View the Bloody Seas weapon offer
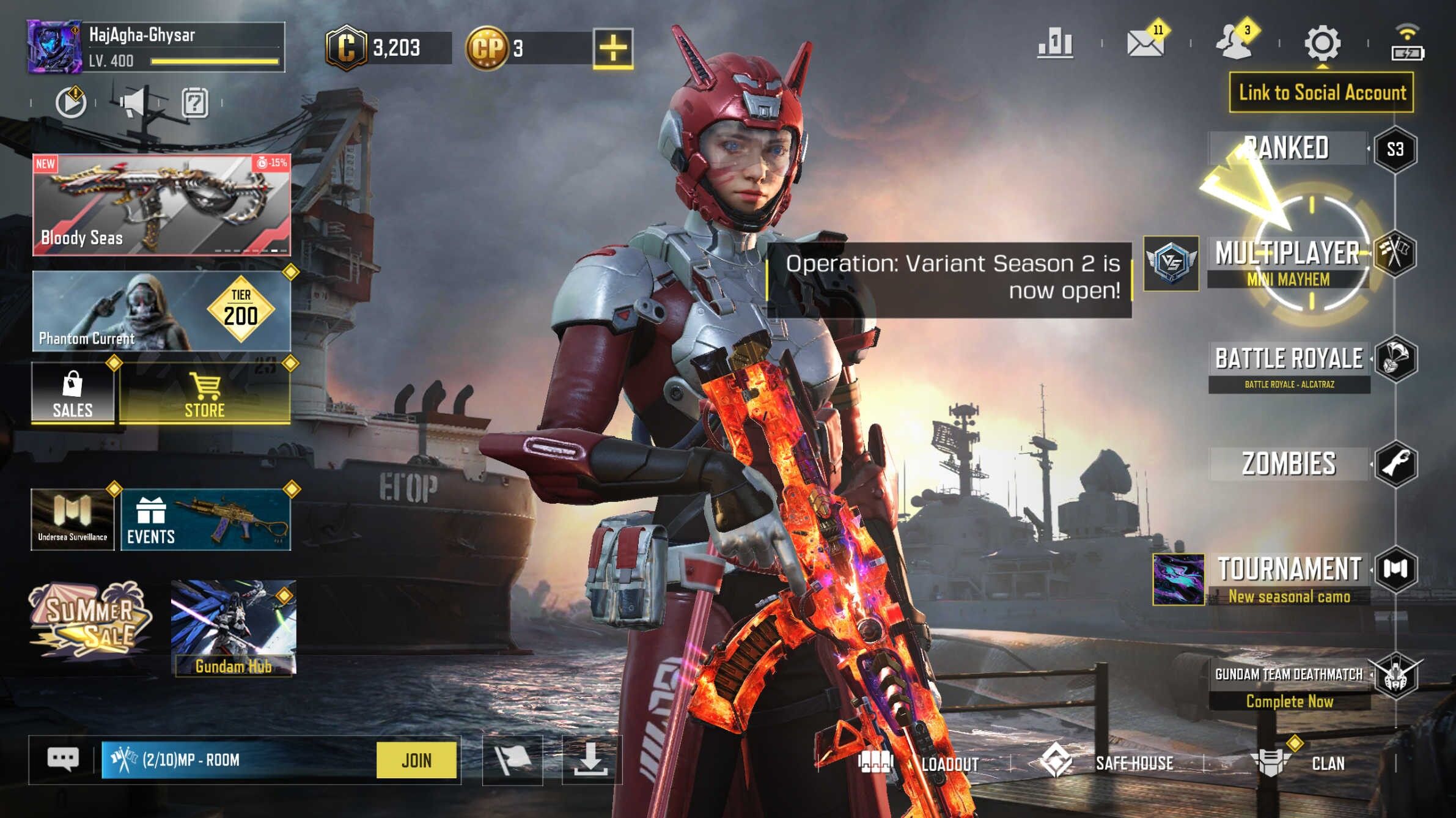Screen dimensions: 1456x818 click(x=161, y=205)
